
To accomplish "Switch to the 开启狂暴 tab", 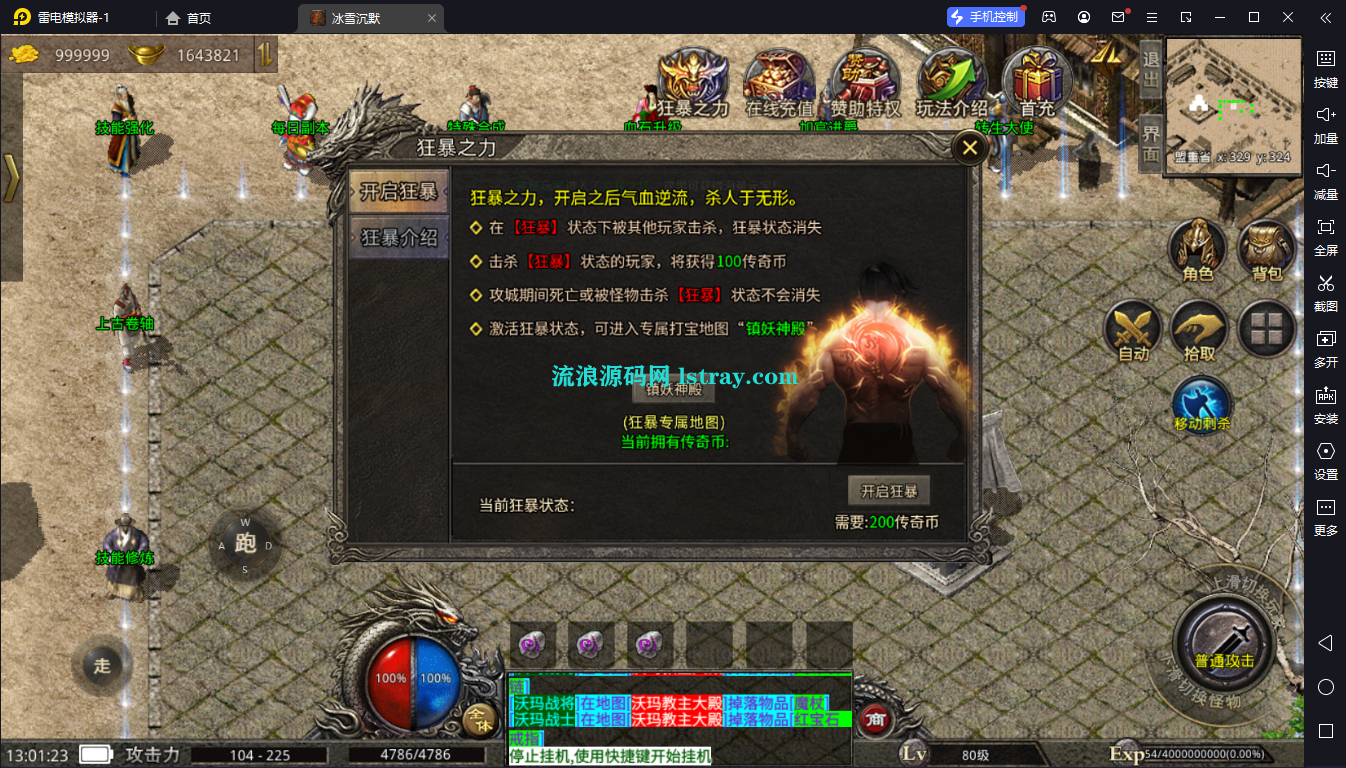I will (398, 191).
